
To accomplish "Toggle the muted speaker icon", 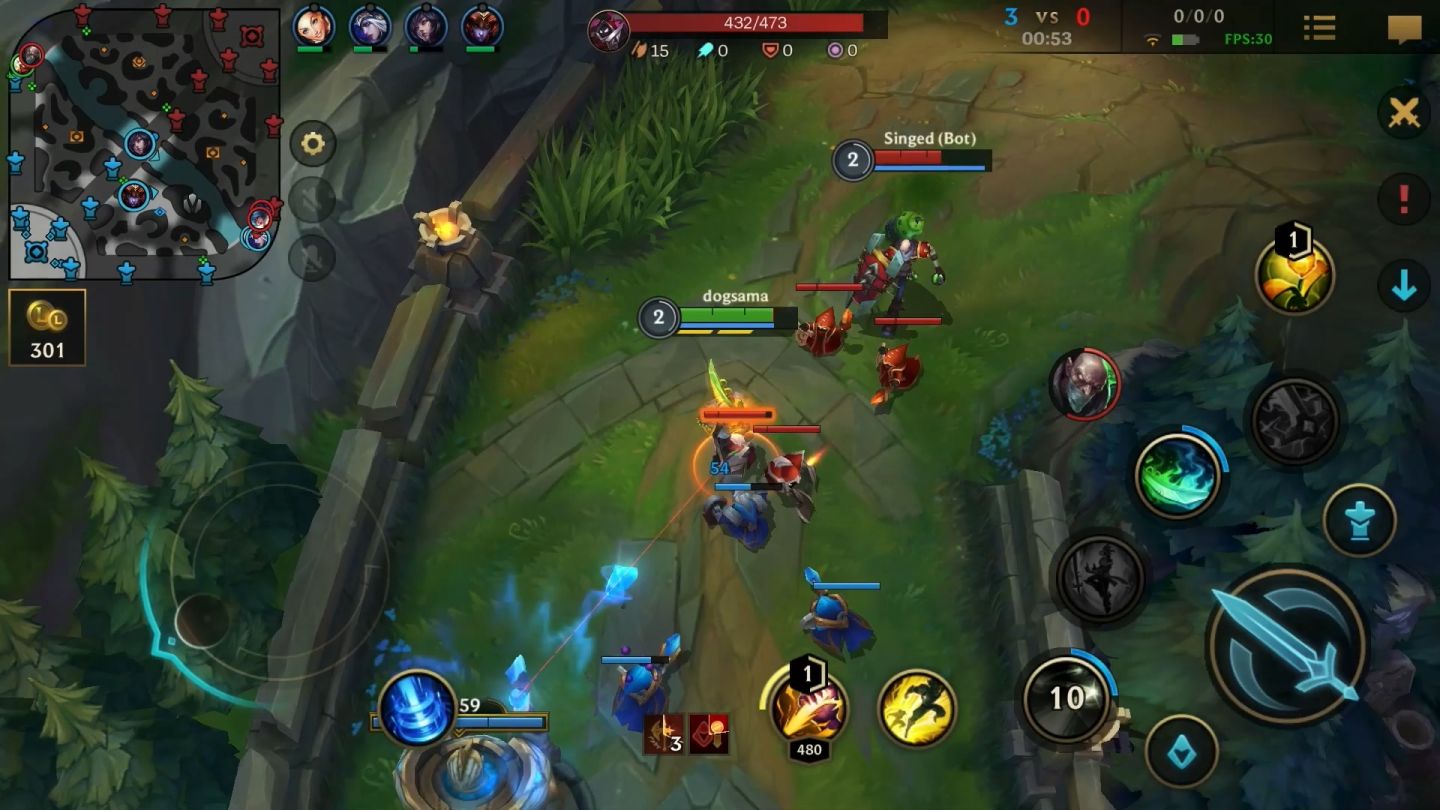I will pos(312,200).
